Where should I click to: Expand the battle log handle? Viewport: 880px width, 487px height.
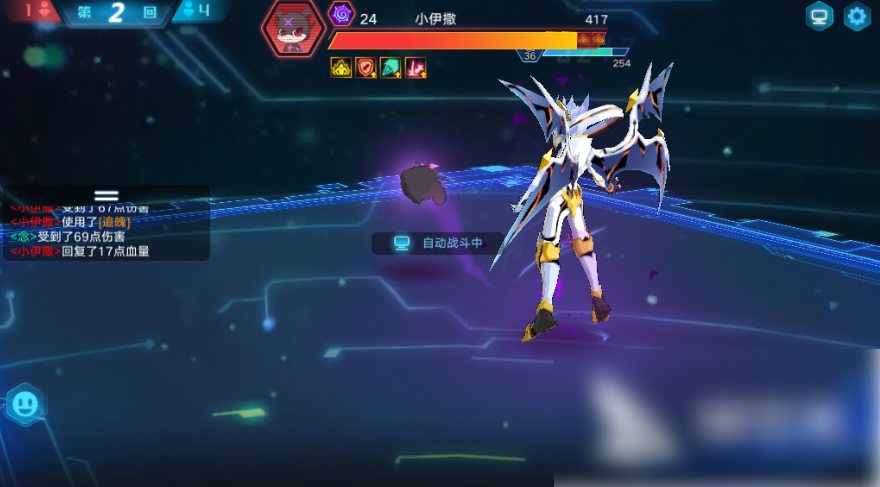pos(106,195)
